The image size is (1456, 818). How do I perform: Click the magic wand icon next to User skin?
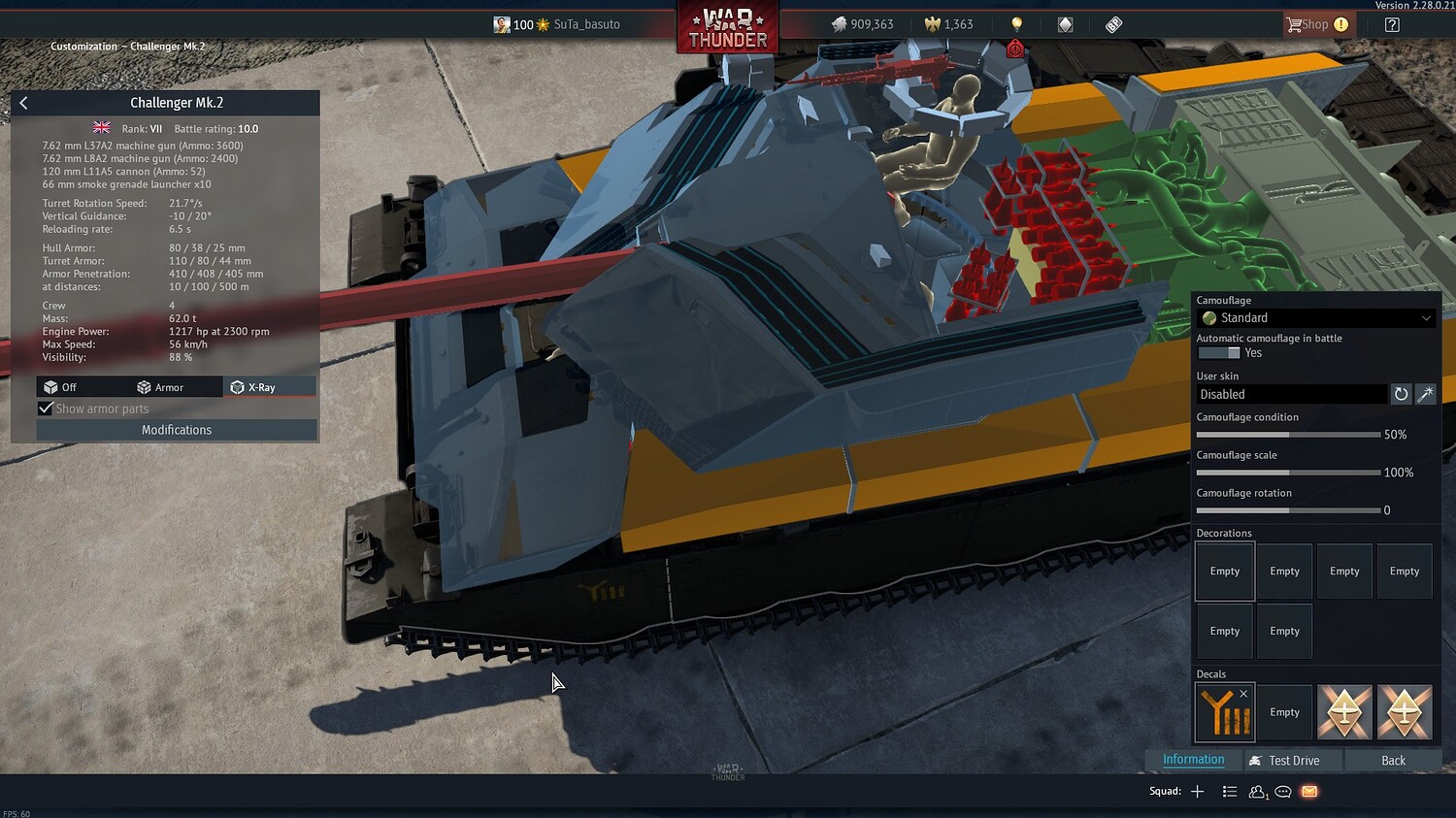(x=1425, y=394)
